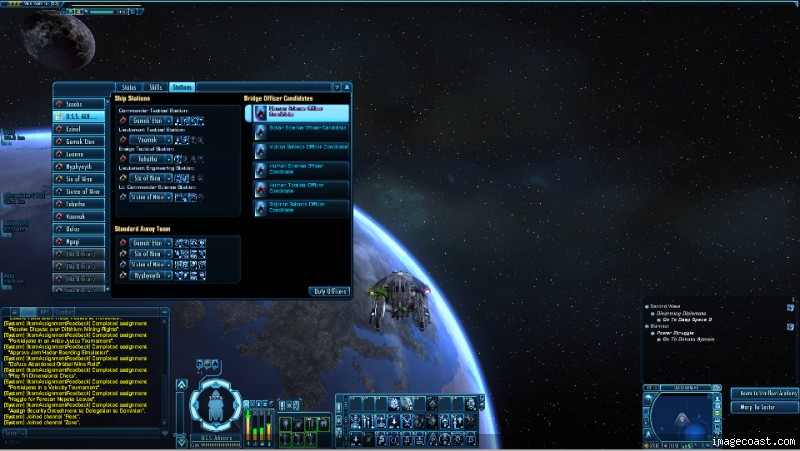Viewport: 800px width, 451px height.
Task: Choose Tabutha in the officer list
Action: coord(80,204)
